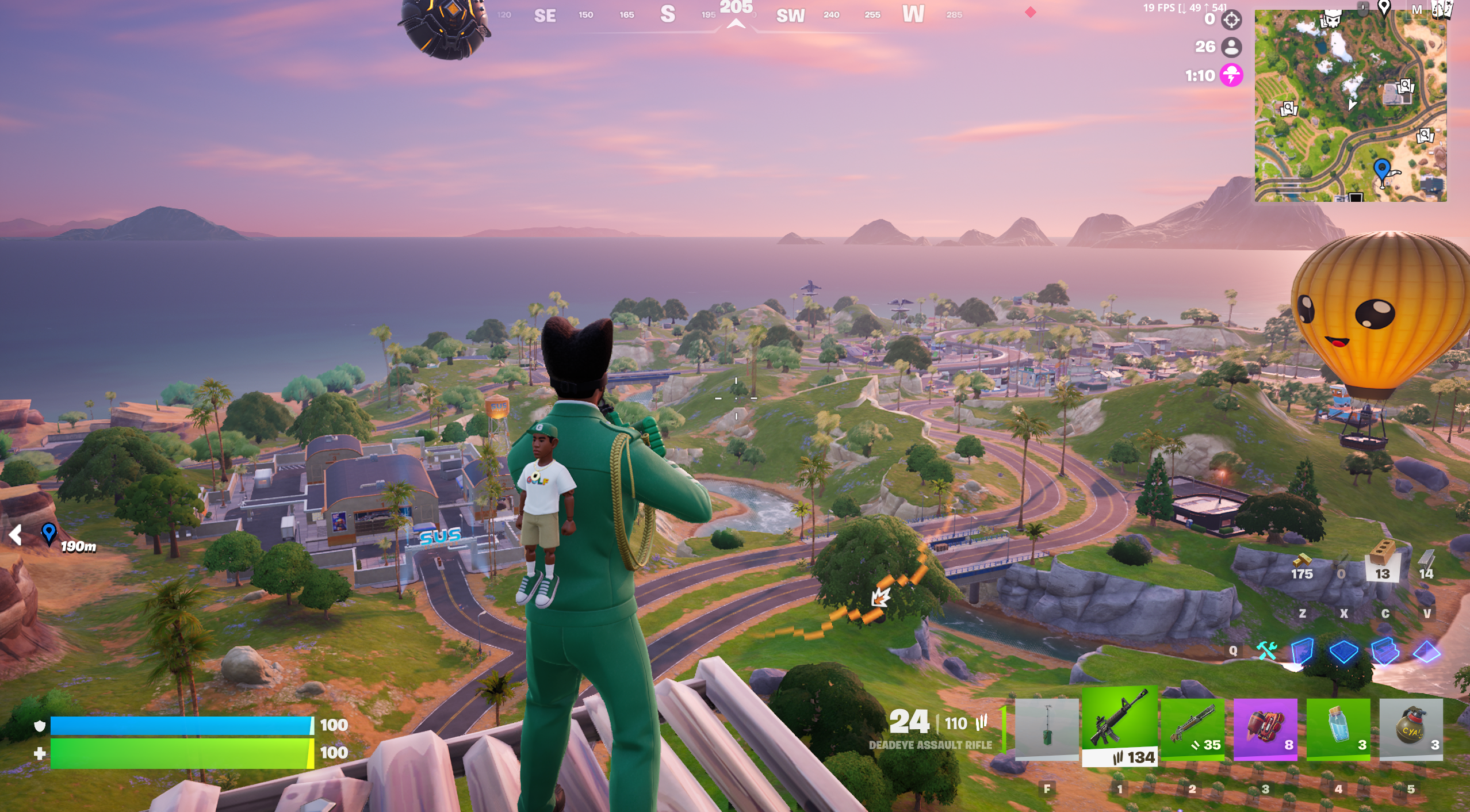This screenshot has height=812, width=1470.
Task: Open the full map via folded map icon
Action: pyautogui.click(x=1441, y=9)
